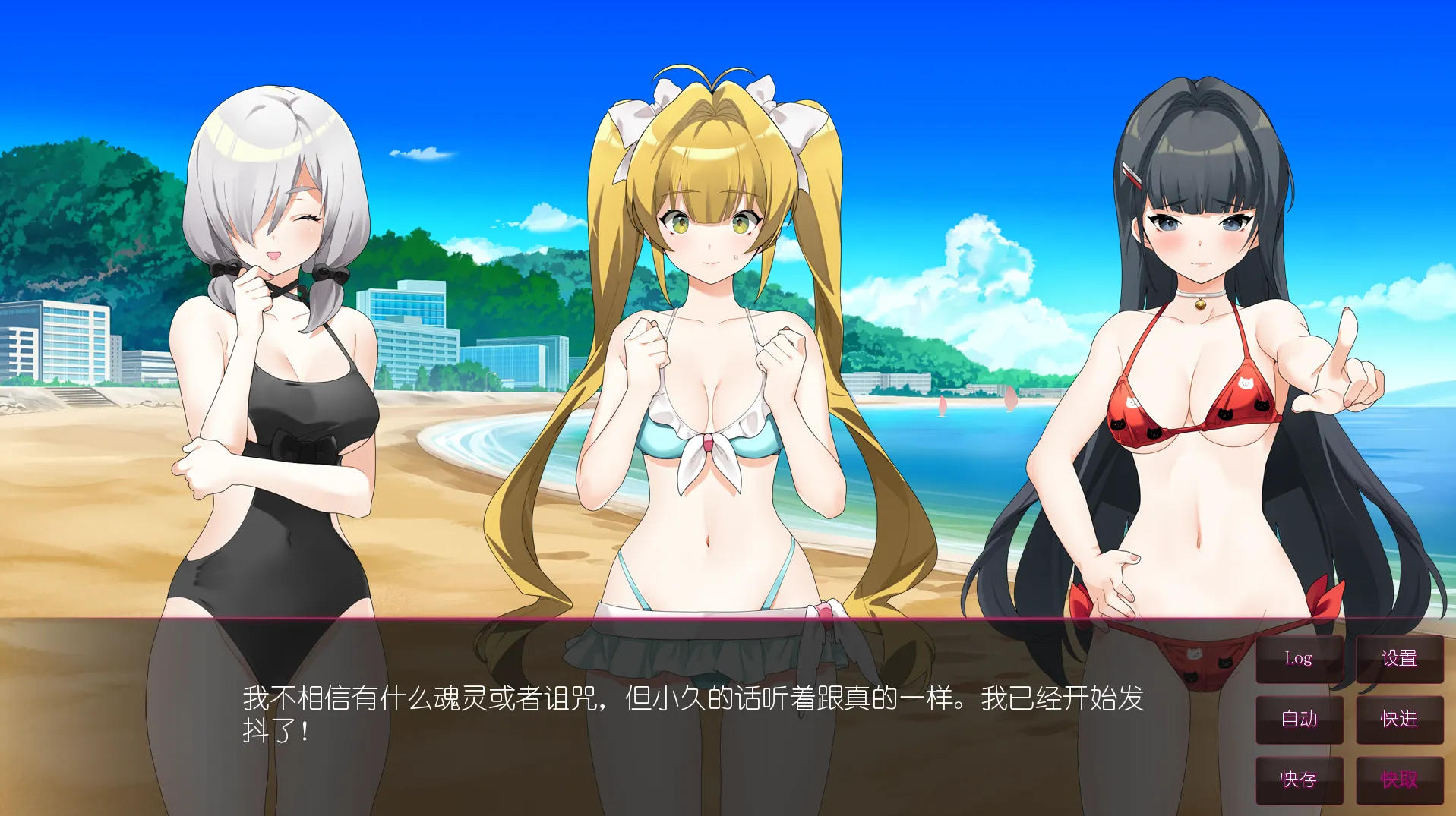Open settings via the 设置 button
The width and height of the screenshot is (1456, 816).
(1400, 659)
